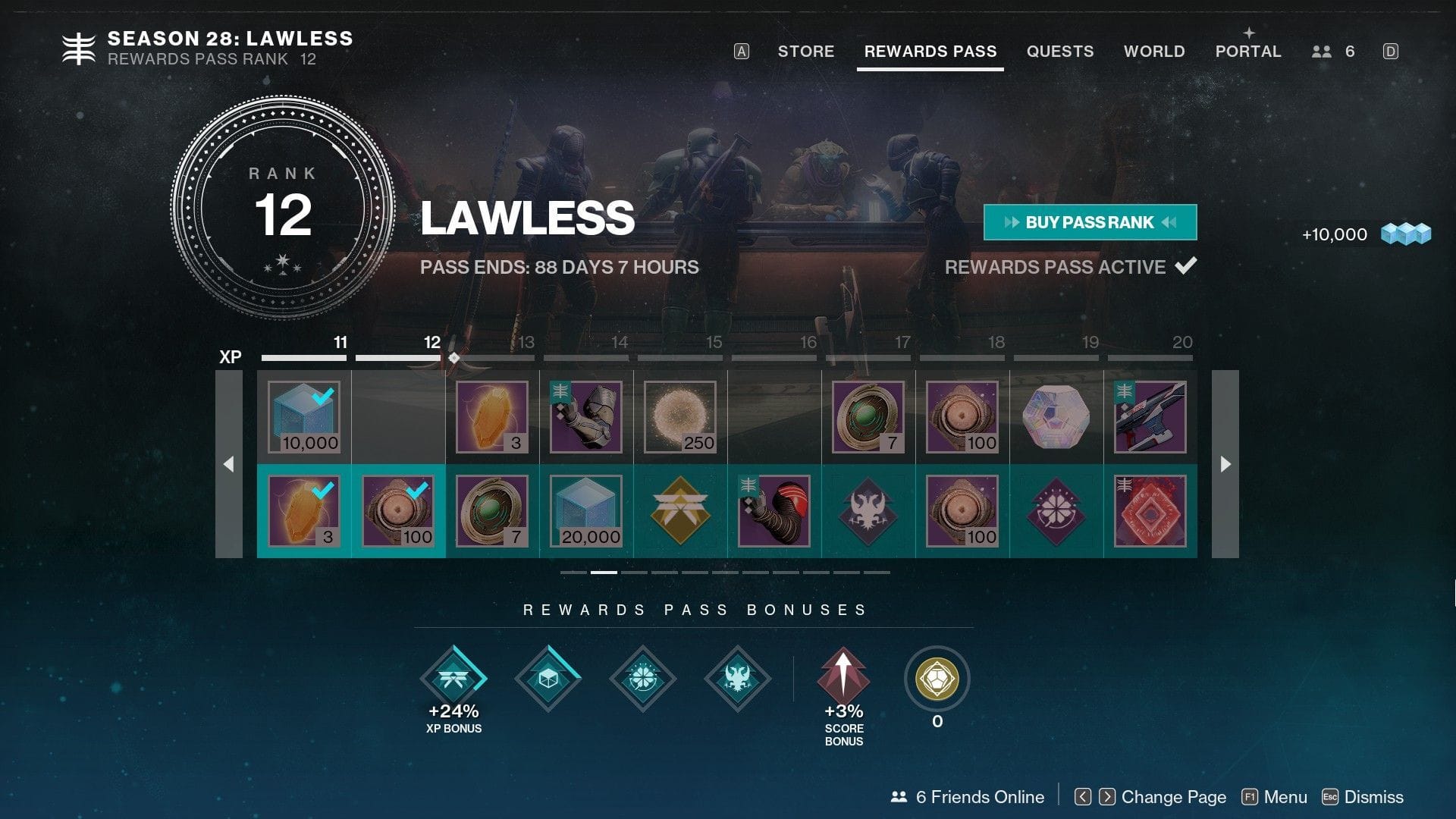Select the exotic engram reward at rank 19
1456x819 pixels.
coord(1056,416)
